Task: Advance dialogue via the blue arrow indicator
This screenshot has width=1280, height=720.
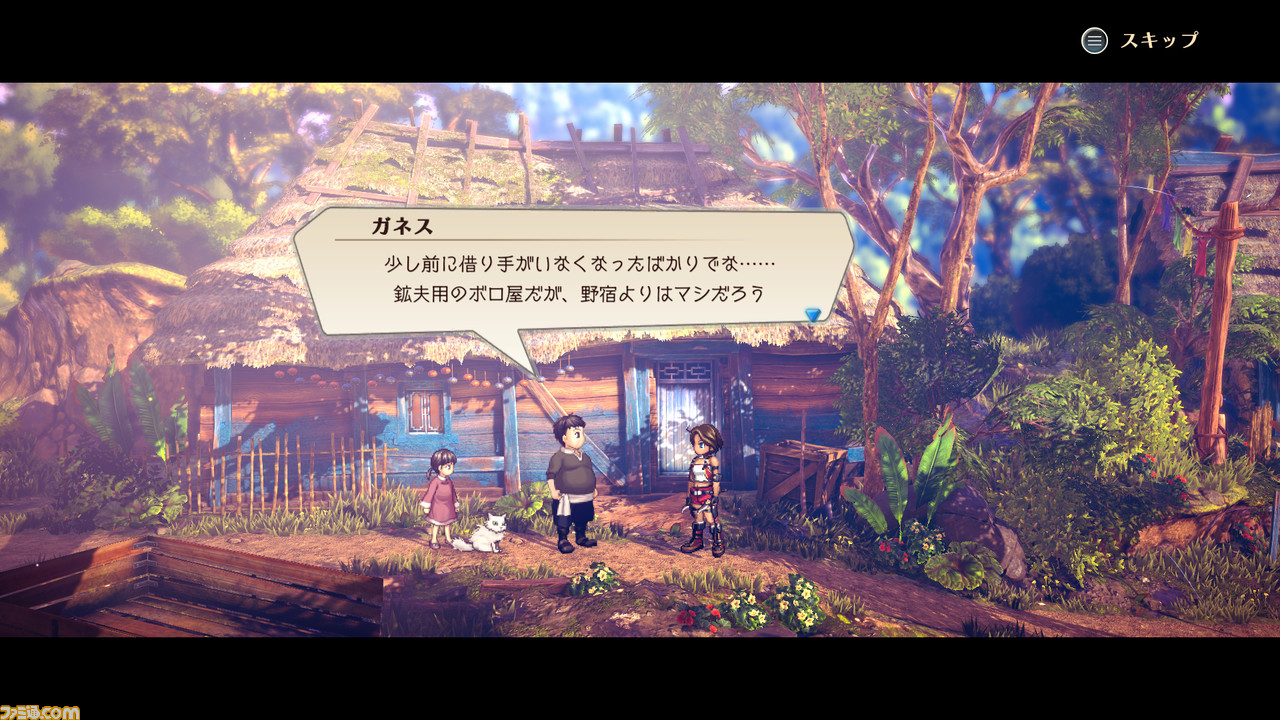Action: click(x=813, y=314)
